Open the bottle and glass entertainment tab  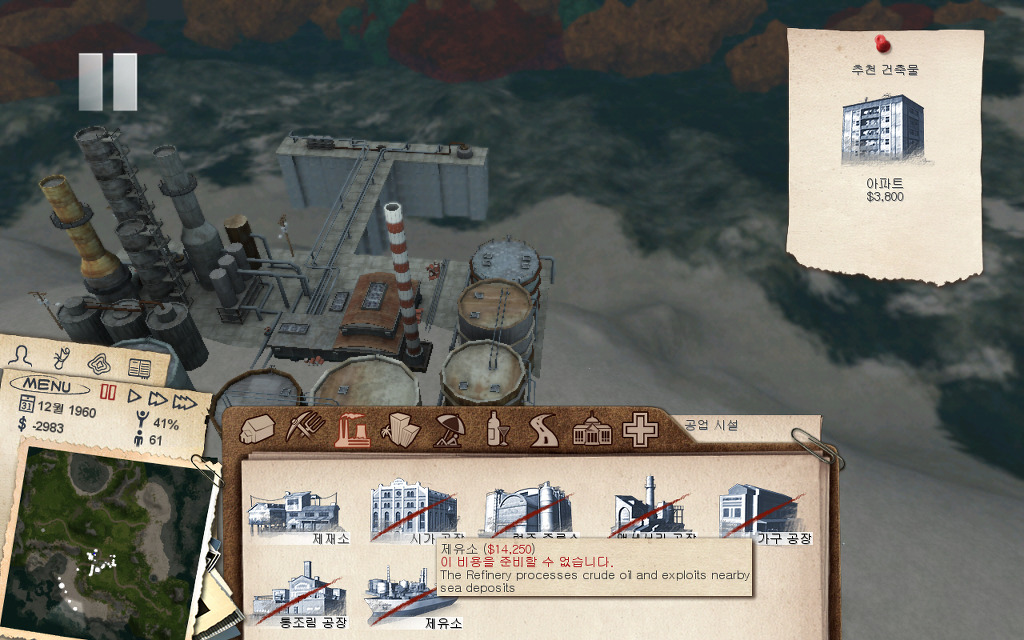pos(497,431)
